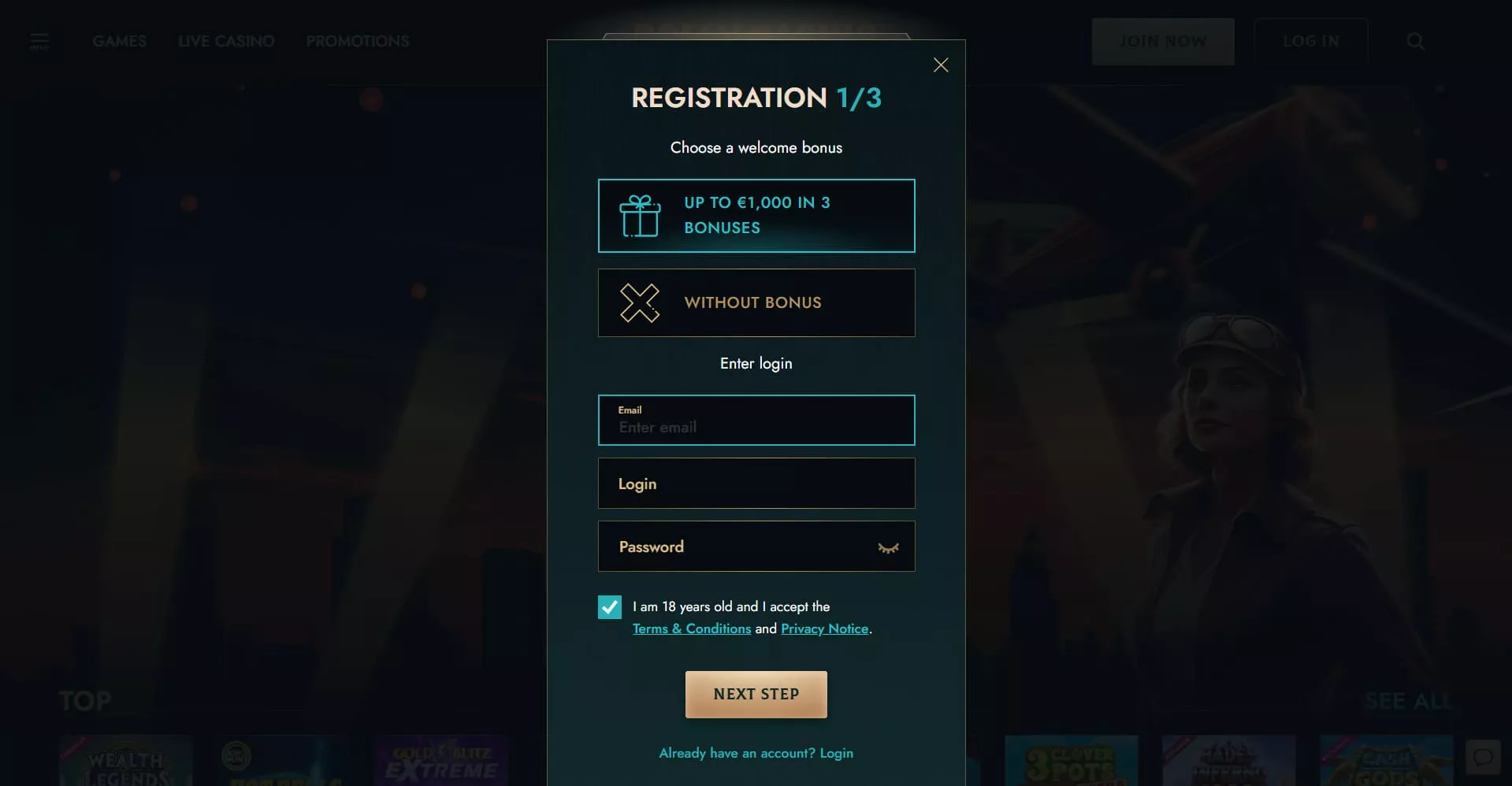Image resolution: width=1512 pixels, height=786 pixels.
Task: Close the registration dialog
Action: (941, 65)
